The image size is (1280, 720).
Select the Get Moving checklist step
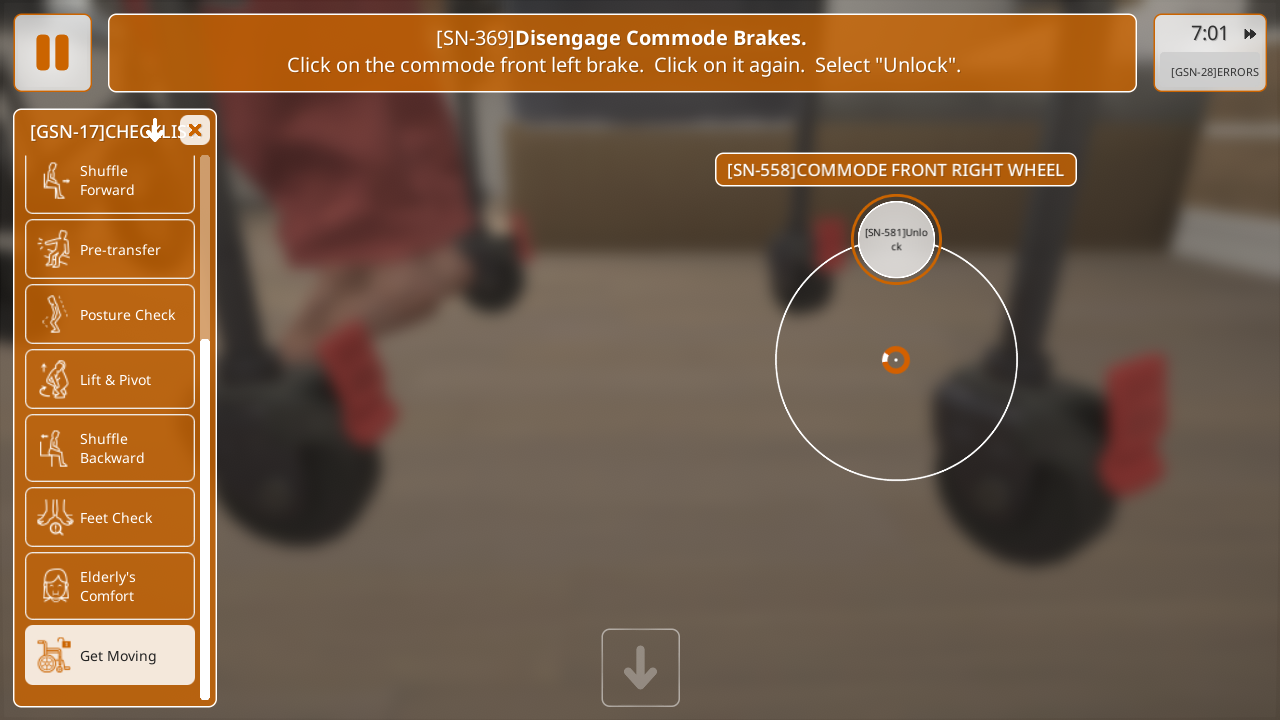[x=110, y=655]
